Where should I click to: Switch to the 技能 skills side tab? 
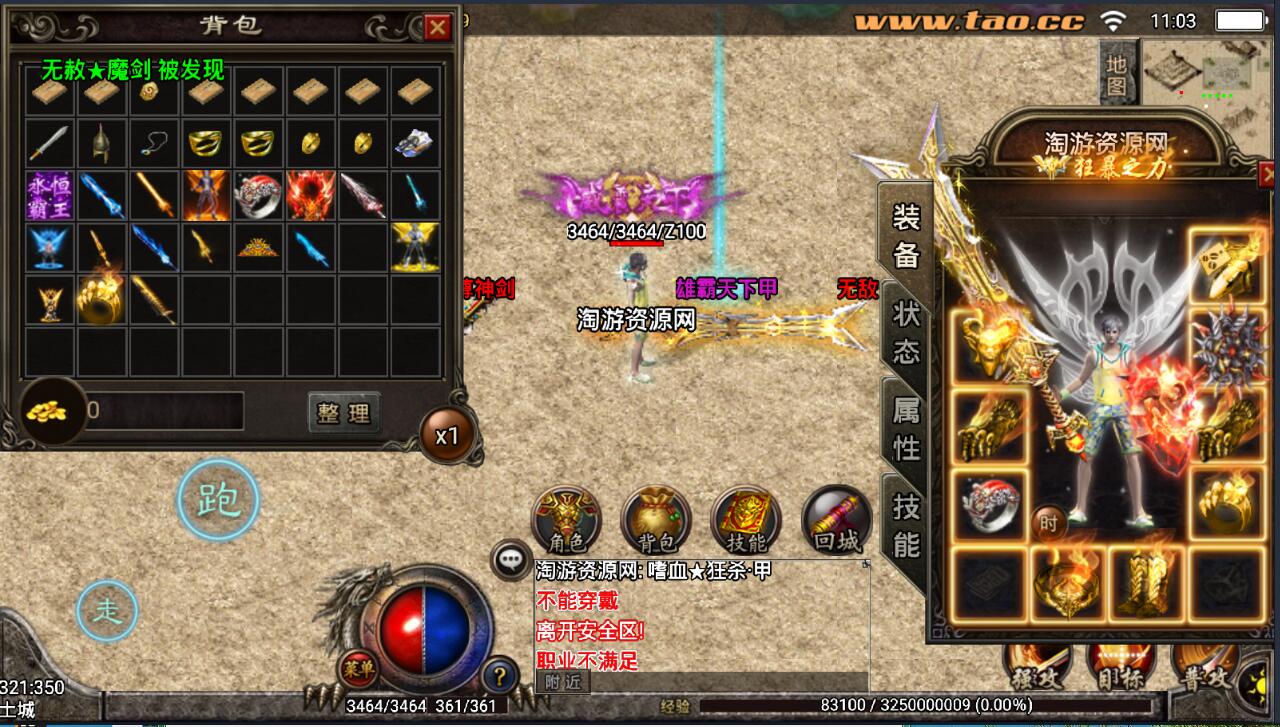coord(906,526)
